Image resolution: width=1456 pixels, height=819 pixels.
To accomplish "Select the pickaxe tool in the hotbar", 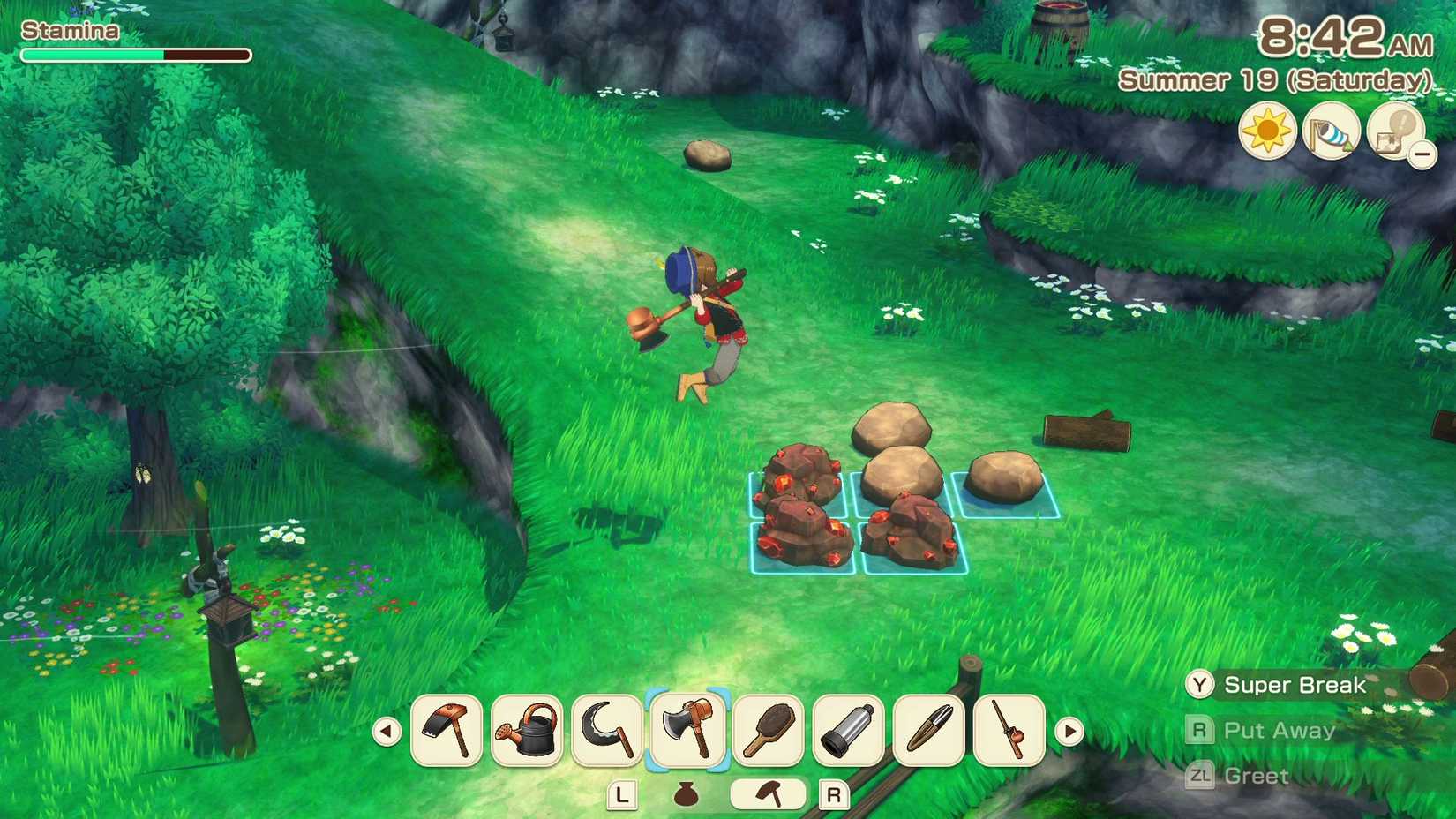I will pyautogui.click(x=447, y=733).
